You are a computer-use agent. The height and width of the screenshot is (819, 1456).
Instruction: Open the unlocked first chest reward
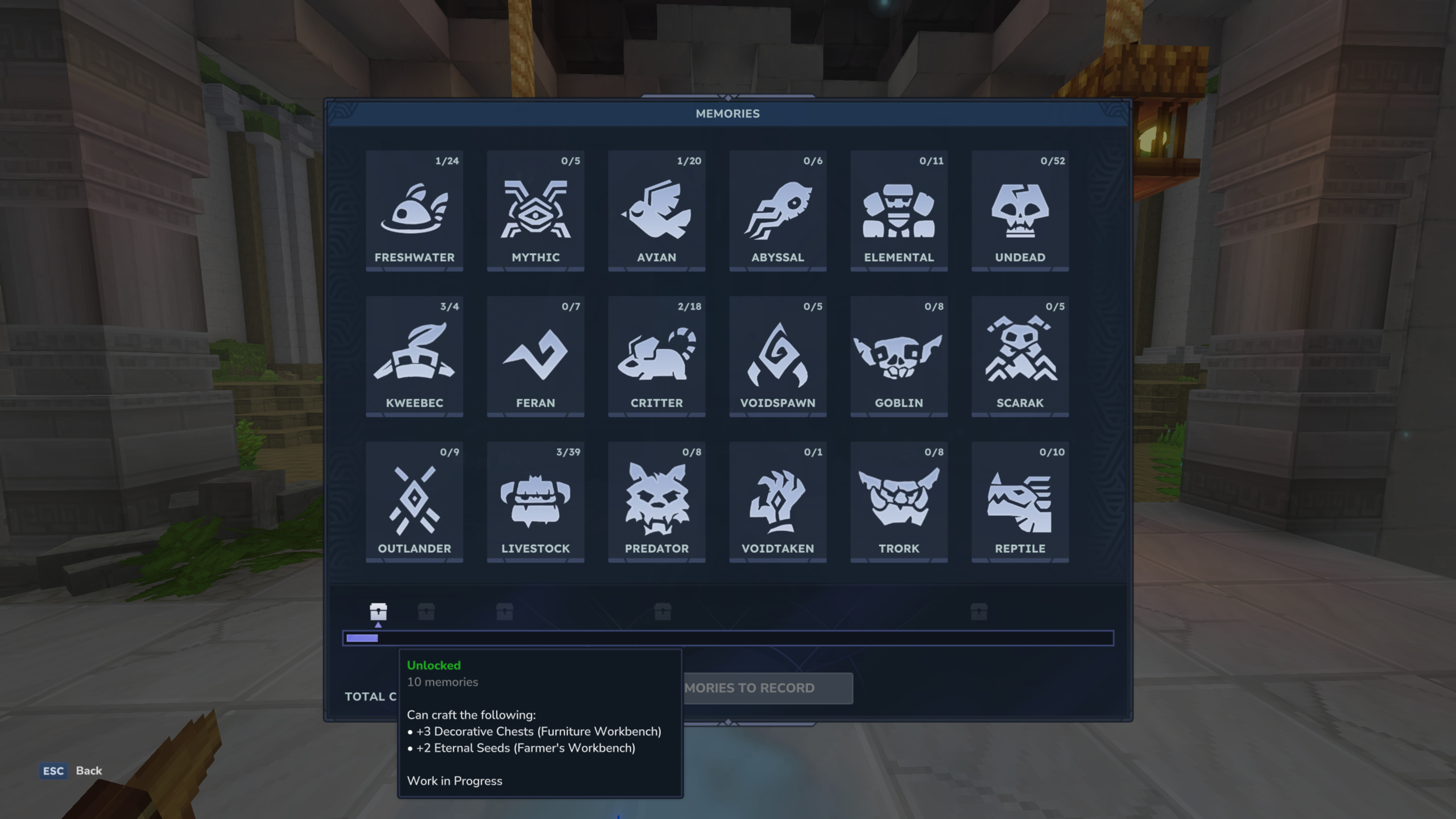[x=378, y=612]
